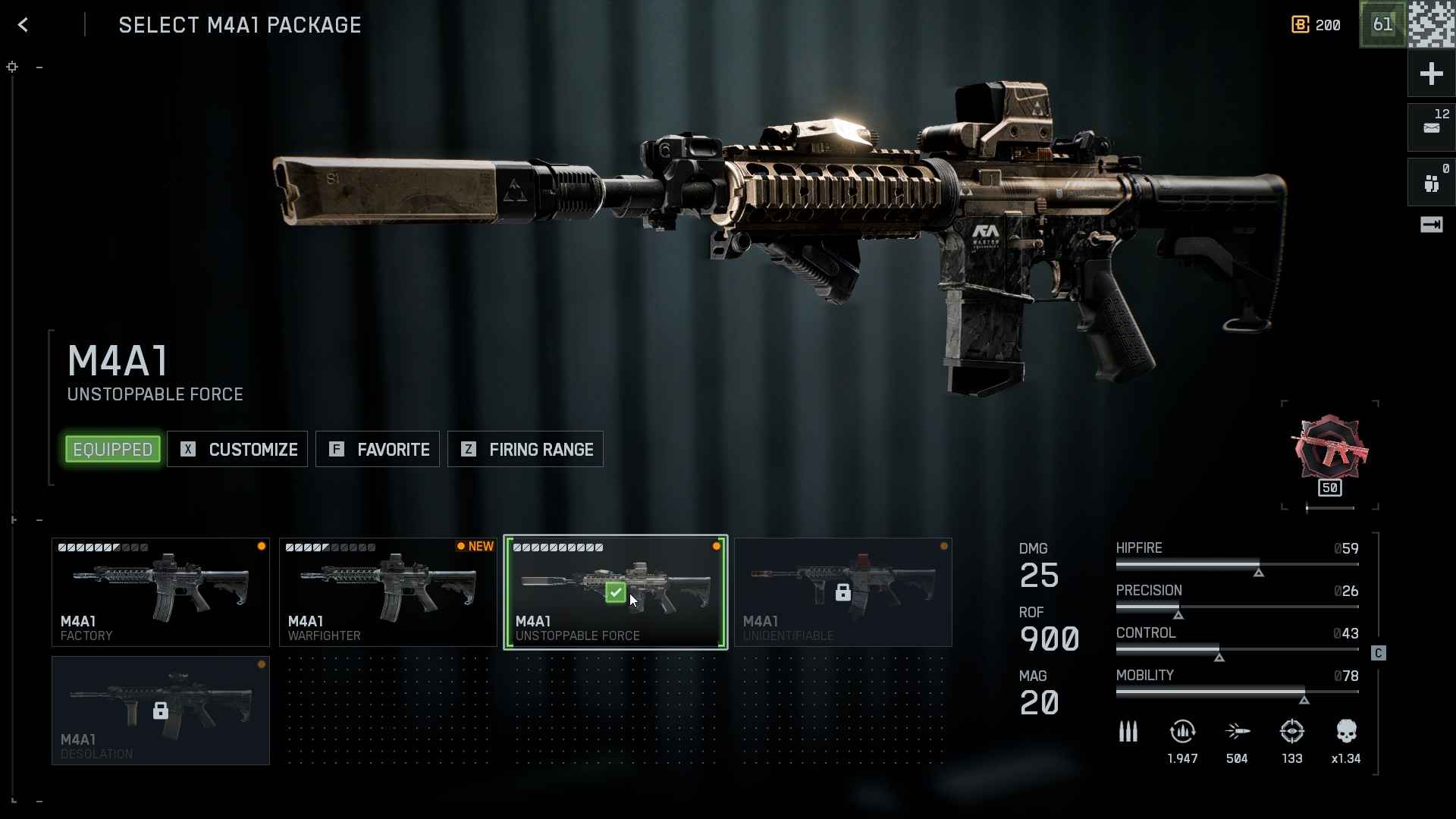Screen dimensions: 1456x819
Task: Select the locked Desolation package
Action: tap(161, 711)
